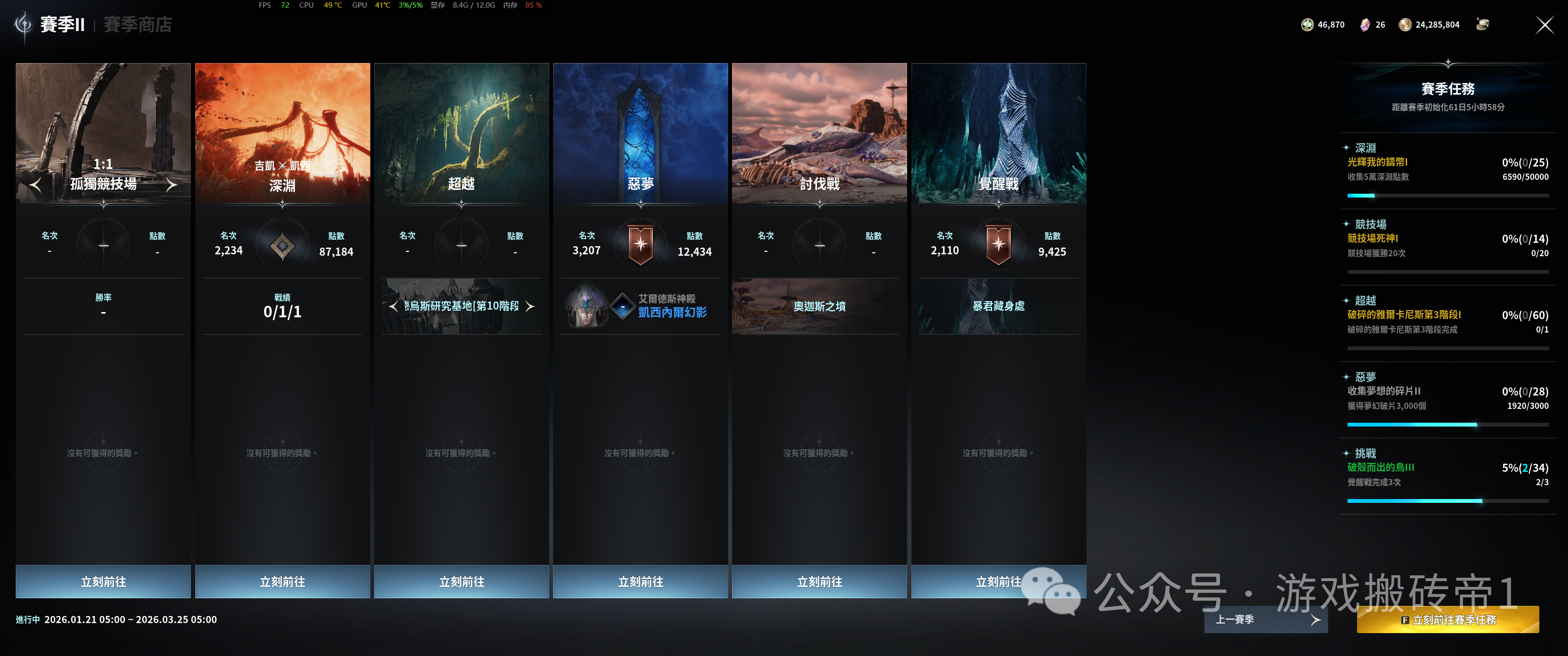
Task: Show the next arena mode with the right arrow
Action: pyautogui.click(x=172, y=184)
